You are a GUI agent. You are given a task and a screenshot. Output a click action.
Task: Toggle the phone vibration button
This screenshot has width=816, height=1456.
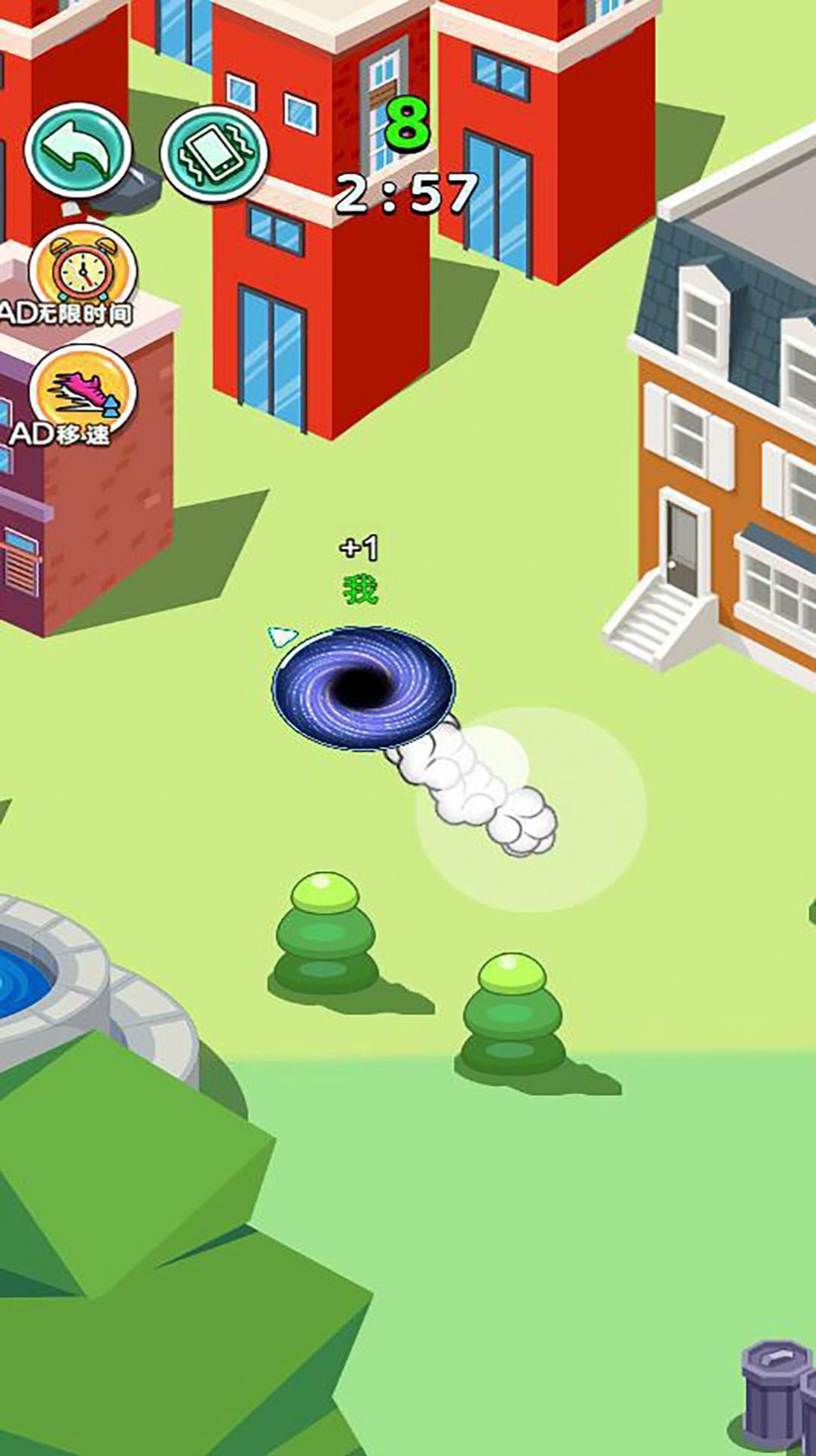click(214, 152)
